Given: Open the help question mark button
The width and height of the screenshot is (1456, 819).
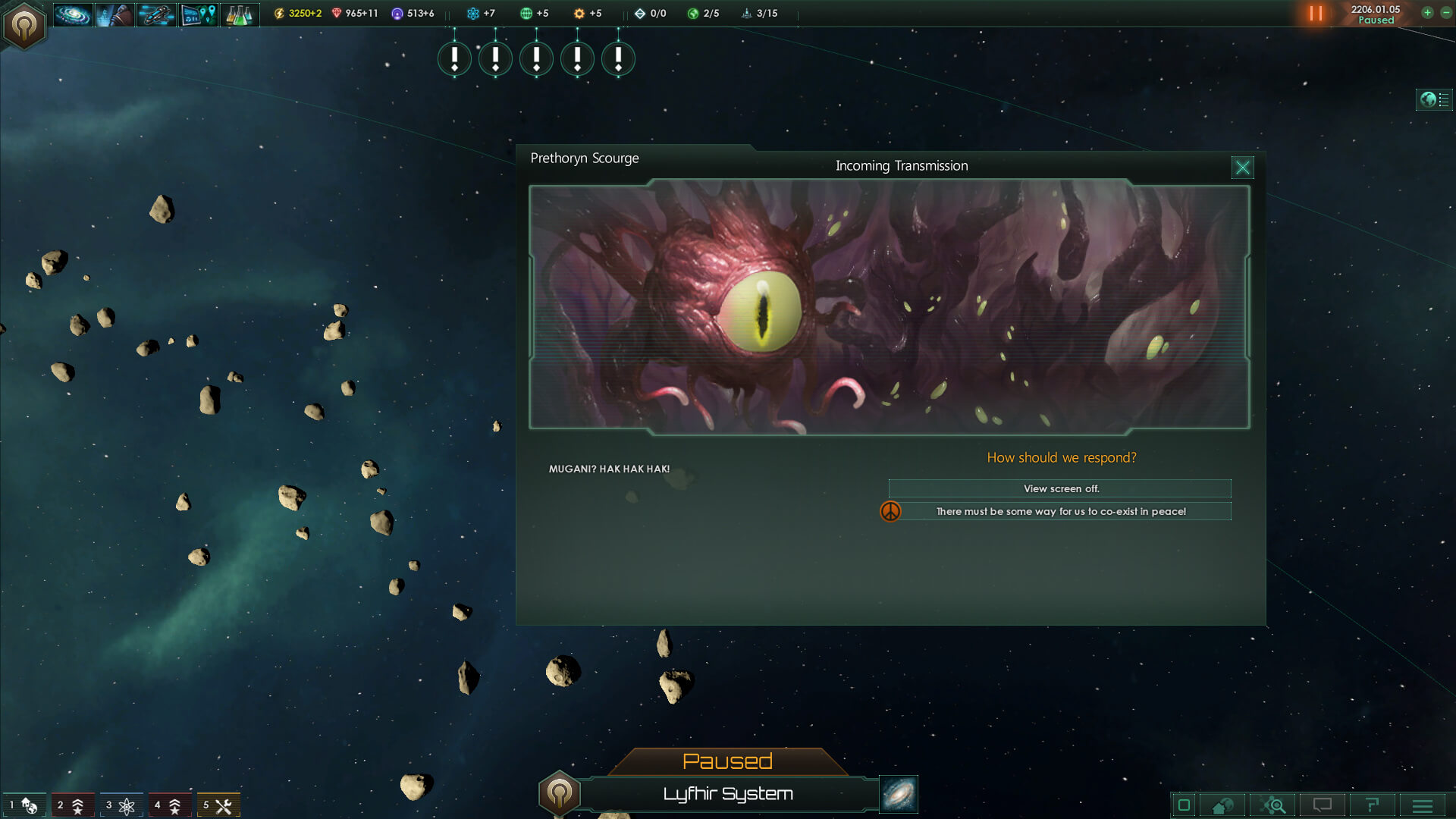Looking at the screenshot, I should (x=1372, y=805).
